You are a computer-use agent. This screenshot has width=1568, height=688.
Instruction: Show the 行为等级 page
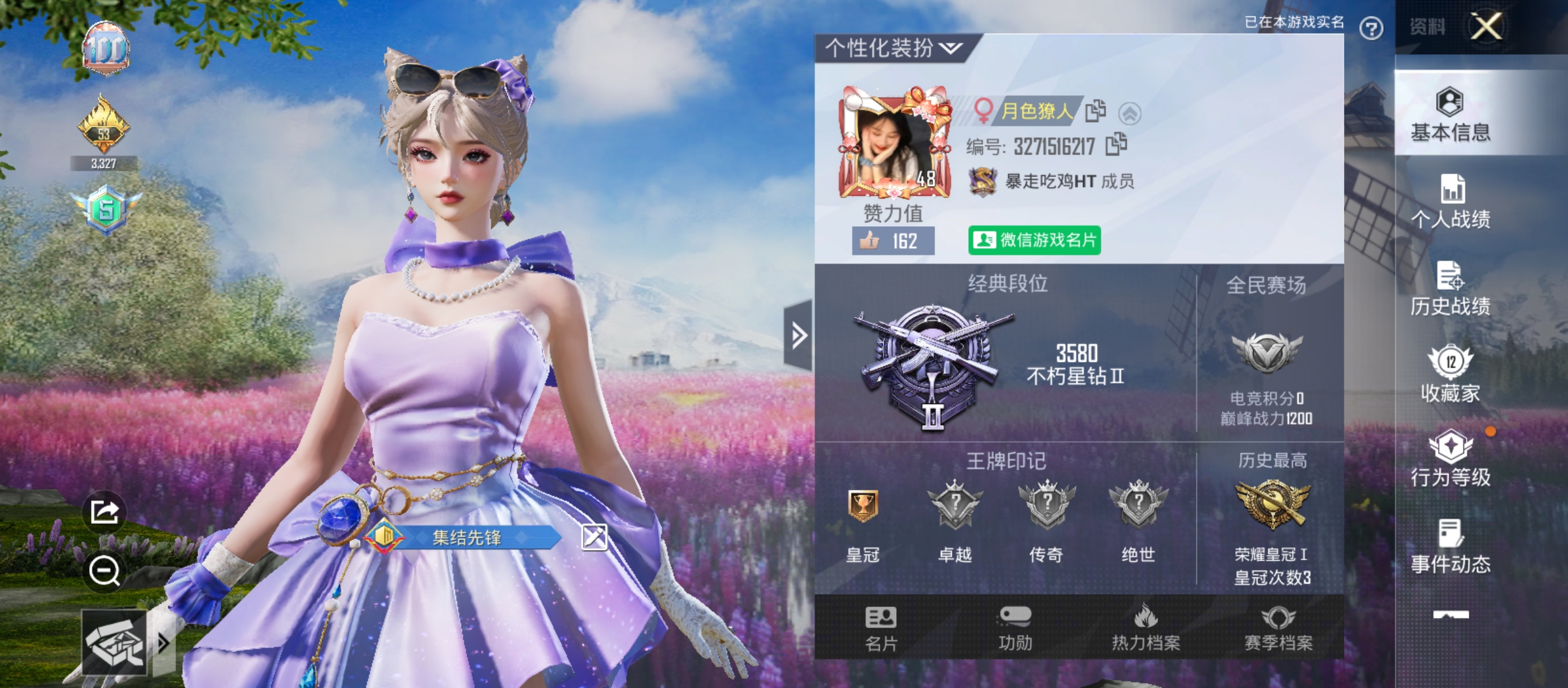(x=1450, y=459)
